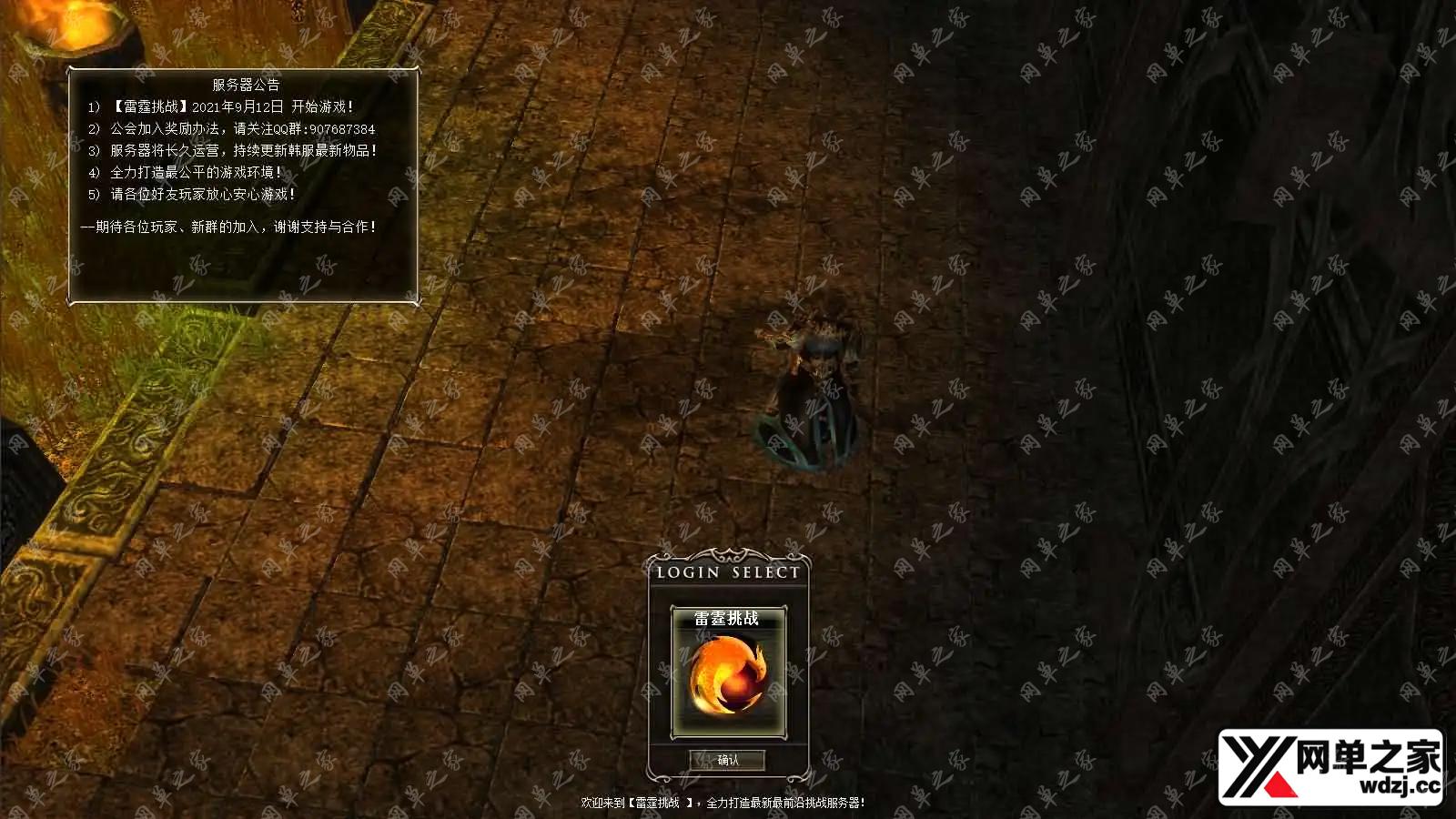This screenshot has width=1456, height=819.
Task: Select the 雷霆挑战 server tile
Action: 728,672
